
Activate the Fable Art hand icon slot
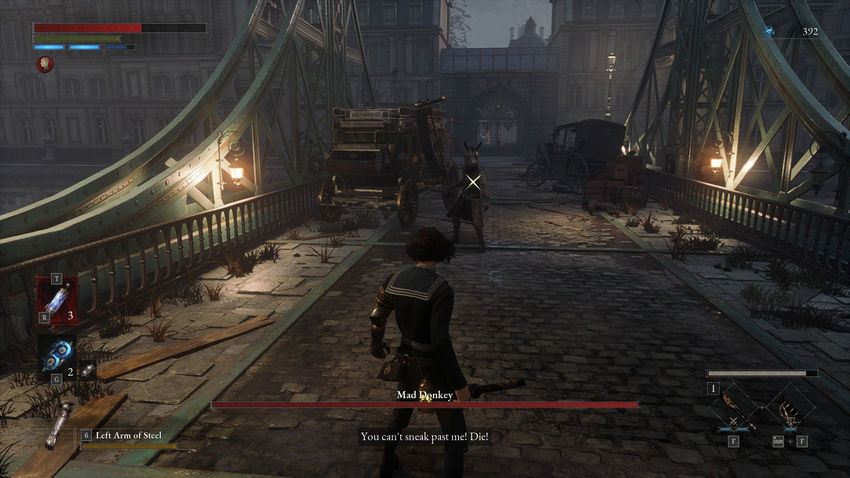click(x=790, y=405)
